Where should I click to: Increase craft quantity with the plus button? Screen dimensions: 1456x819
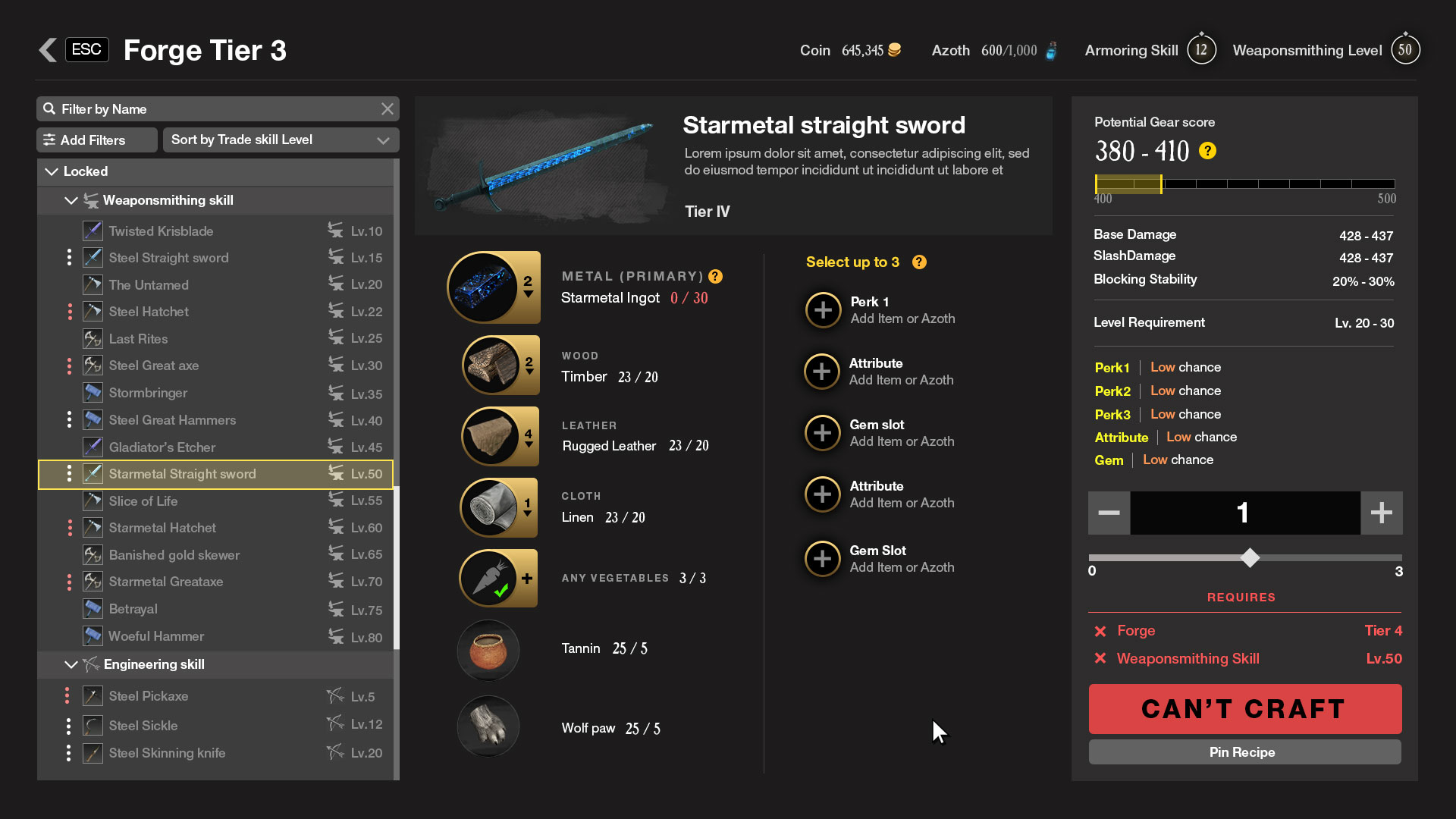click(x=1381, y=513)
